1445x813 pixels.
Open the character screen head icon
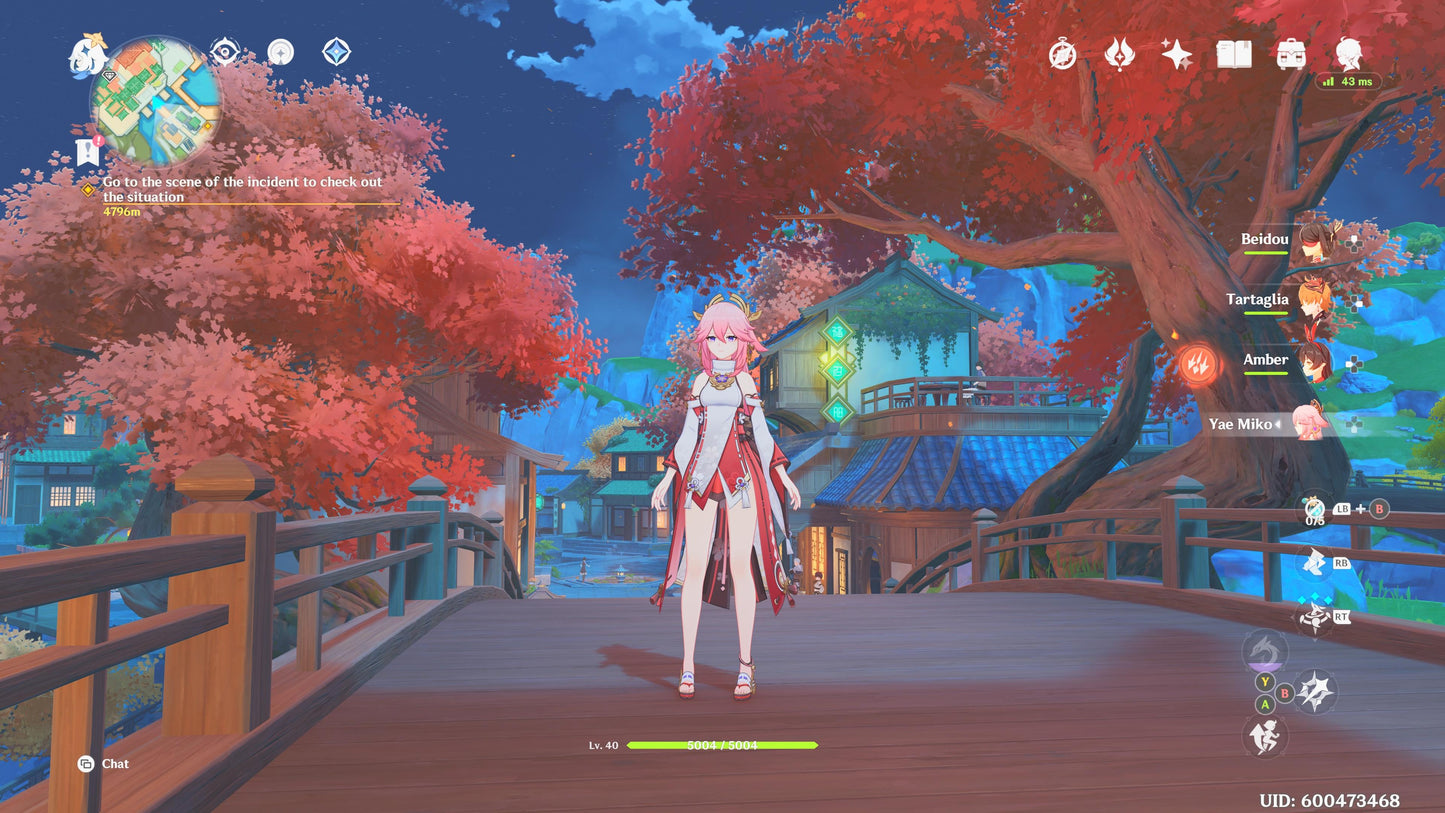click(x=1349, y=52)
